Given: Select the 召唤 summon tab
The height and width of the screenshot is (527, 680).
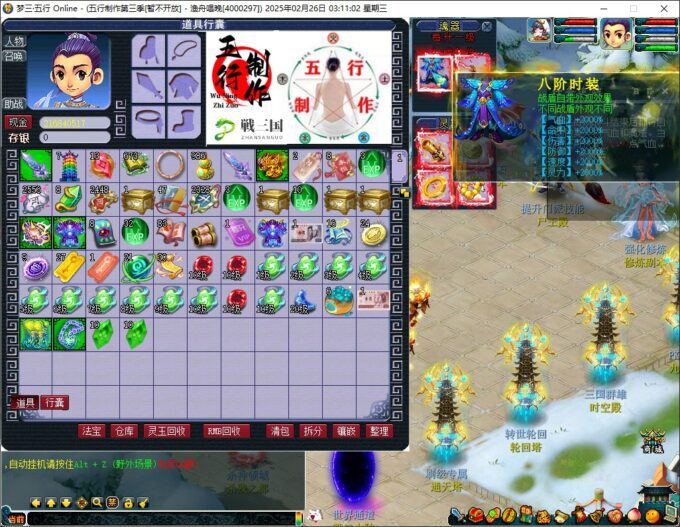Looking at the screenshot, I should pos(14,56).
